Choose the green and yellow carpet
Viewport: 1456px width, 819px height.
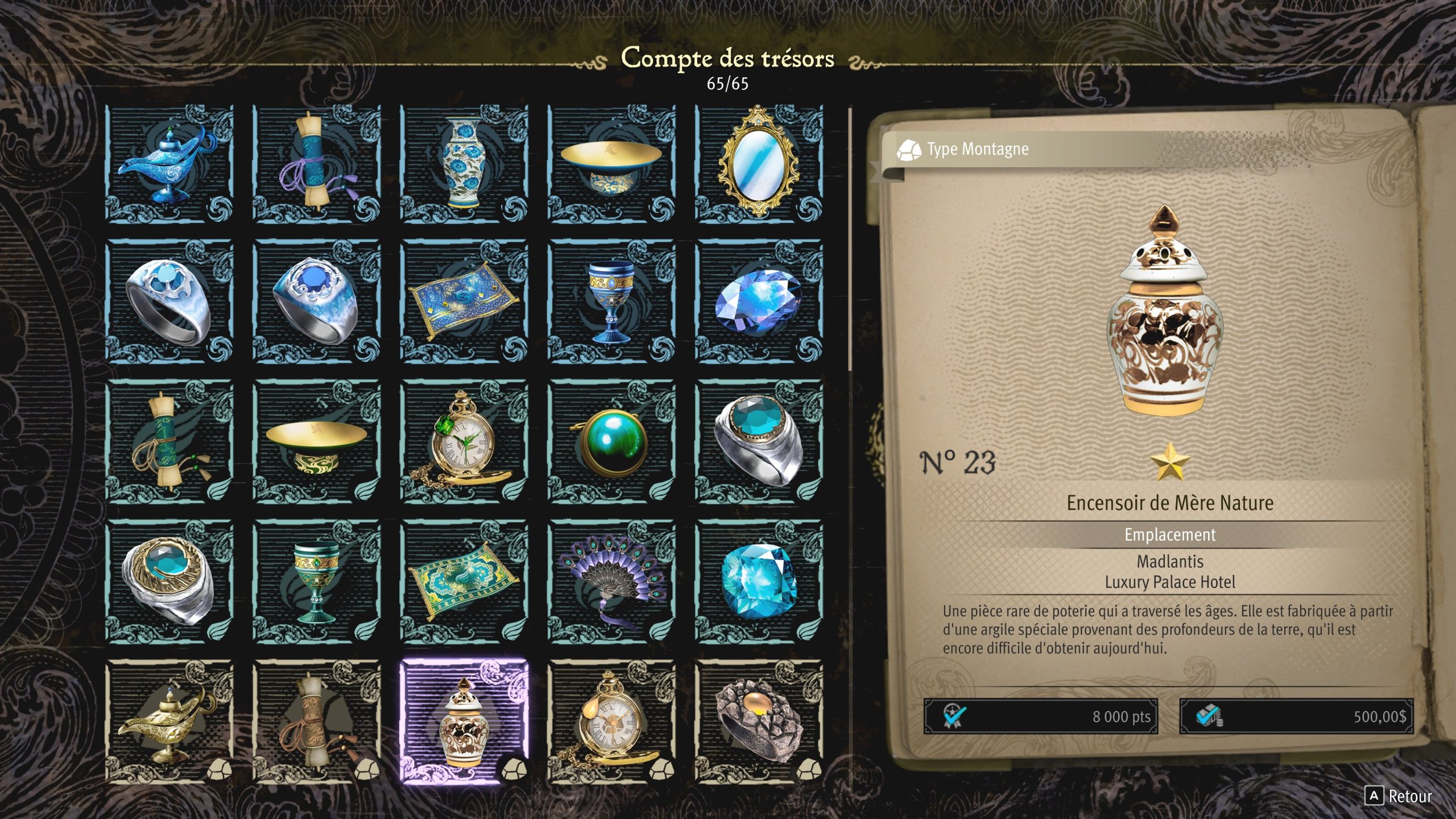(x=464, y=581)
